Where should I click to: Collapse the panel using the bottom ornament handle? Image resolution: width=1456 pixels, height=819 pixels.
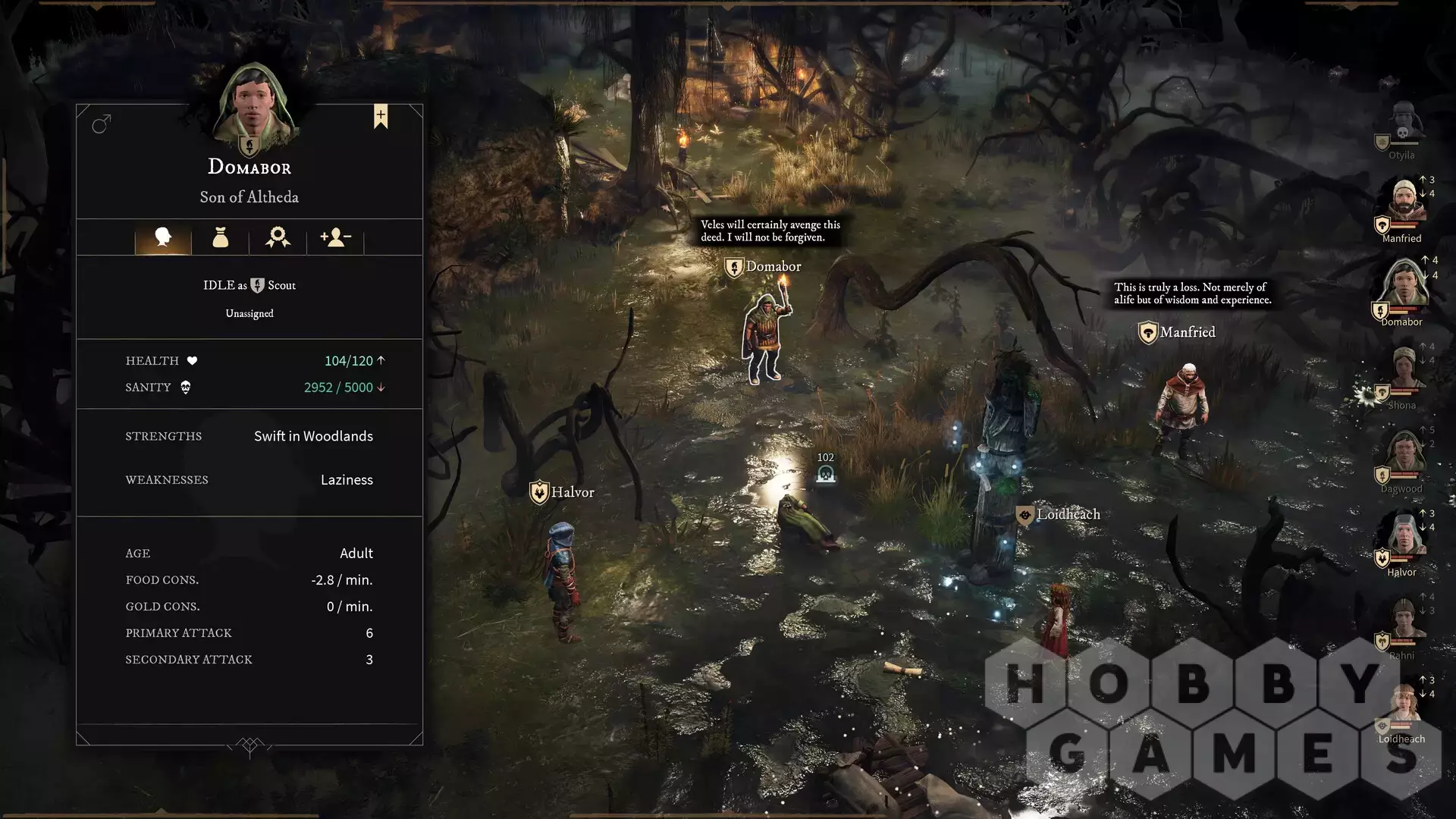[249, 746]
